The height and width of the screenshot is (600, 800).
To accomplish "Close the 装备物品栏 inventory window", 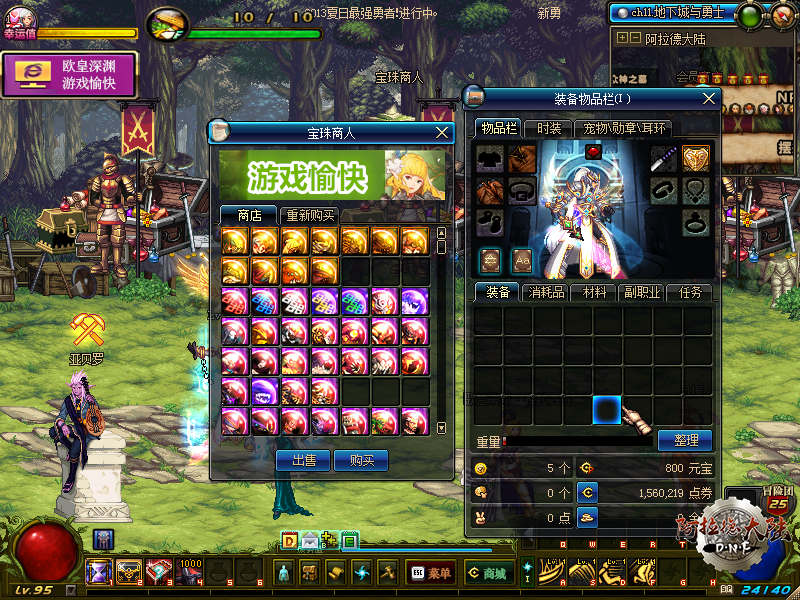I will coord(709,98).
